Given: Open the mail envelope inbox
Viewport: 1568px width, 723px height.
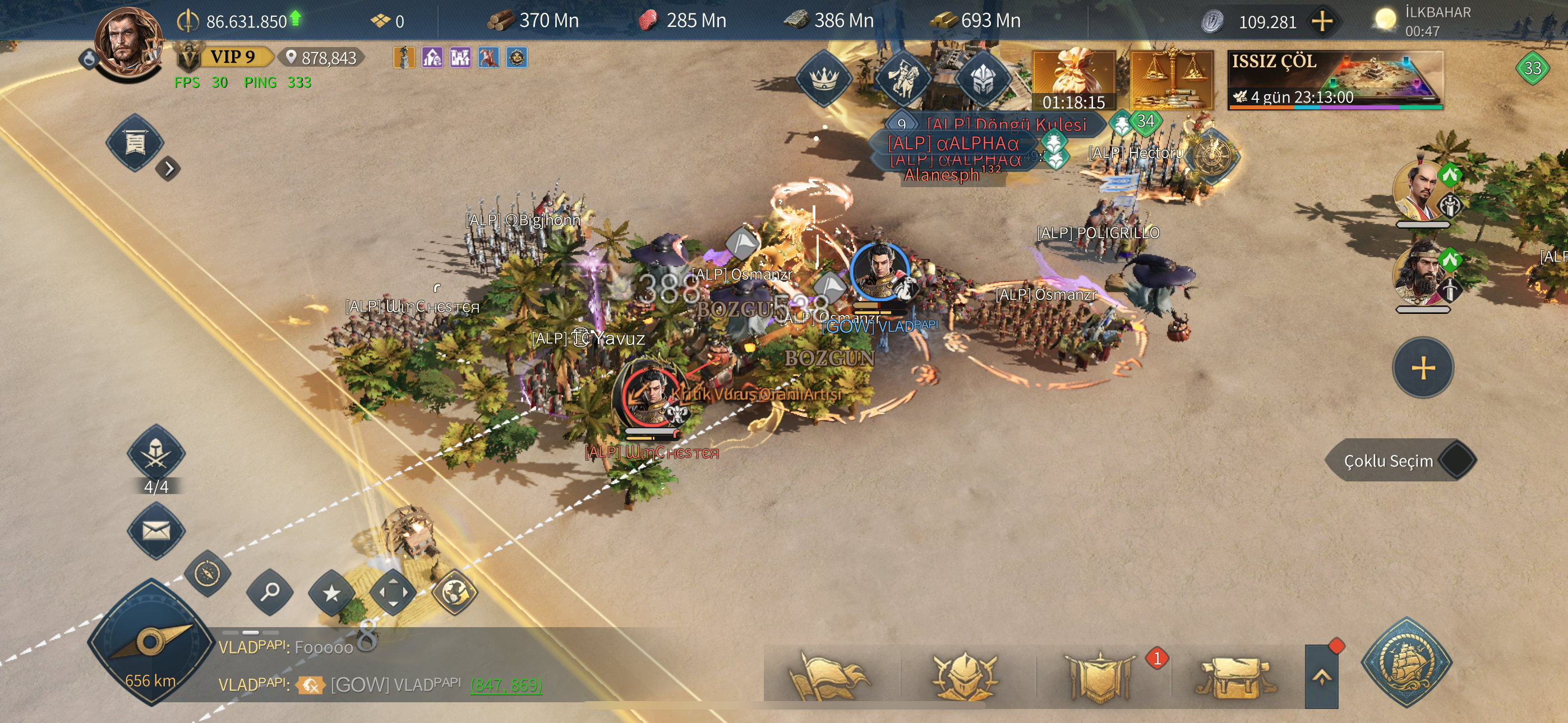Looking at the screenshot, I should 156,531.
